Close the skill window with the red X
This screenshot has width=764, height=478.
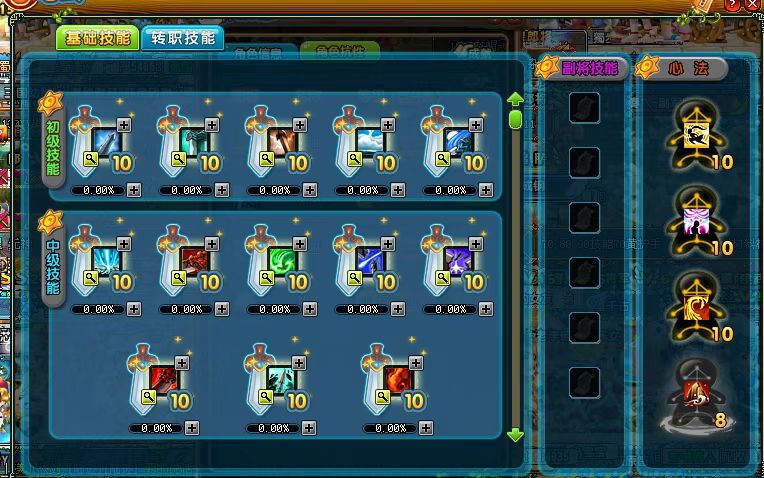pyautogui.click(x=750, y=7)
